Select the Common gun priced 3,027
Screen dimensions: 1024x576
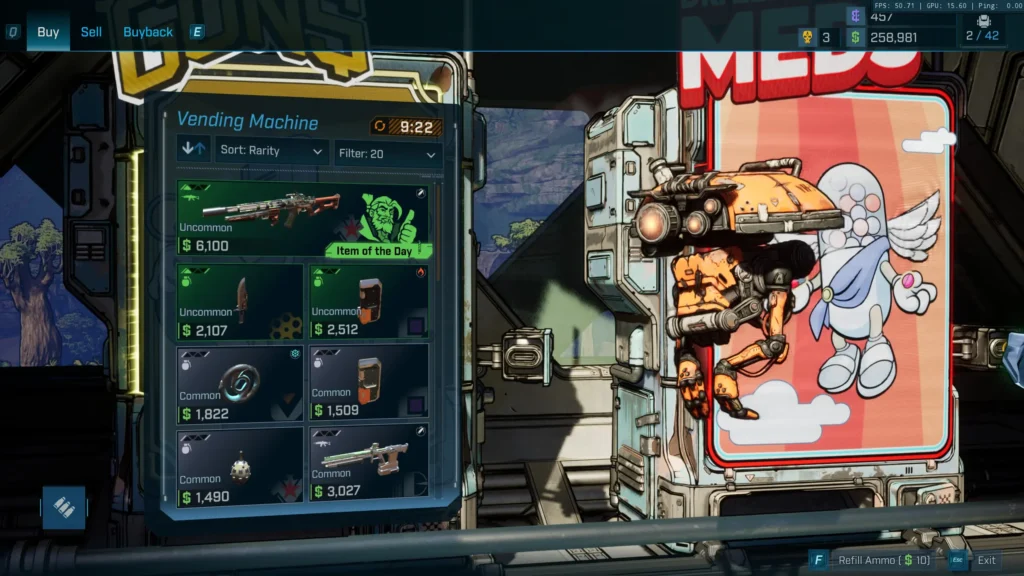(368, 464)
